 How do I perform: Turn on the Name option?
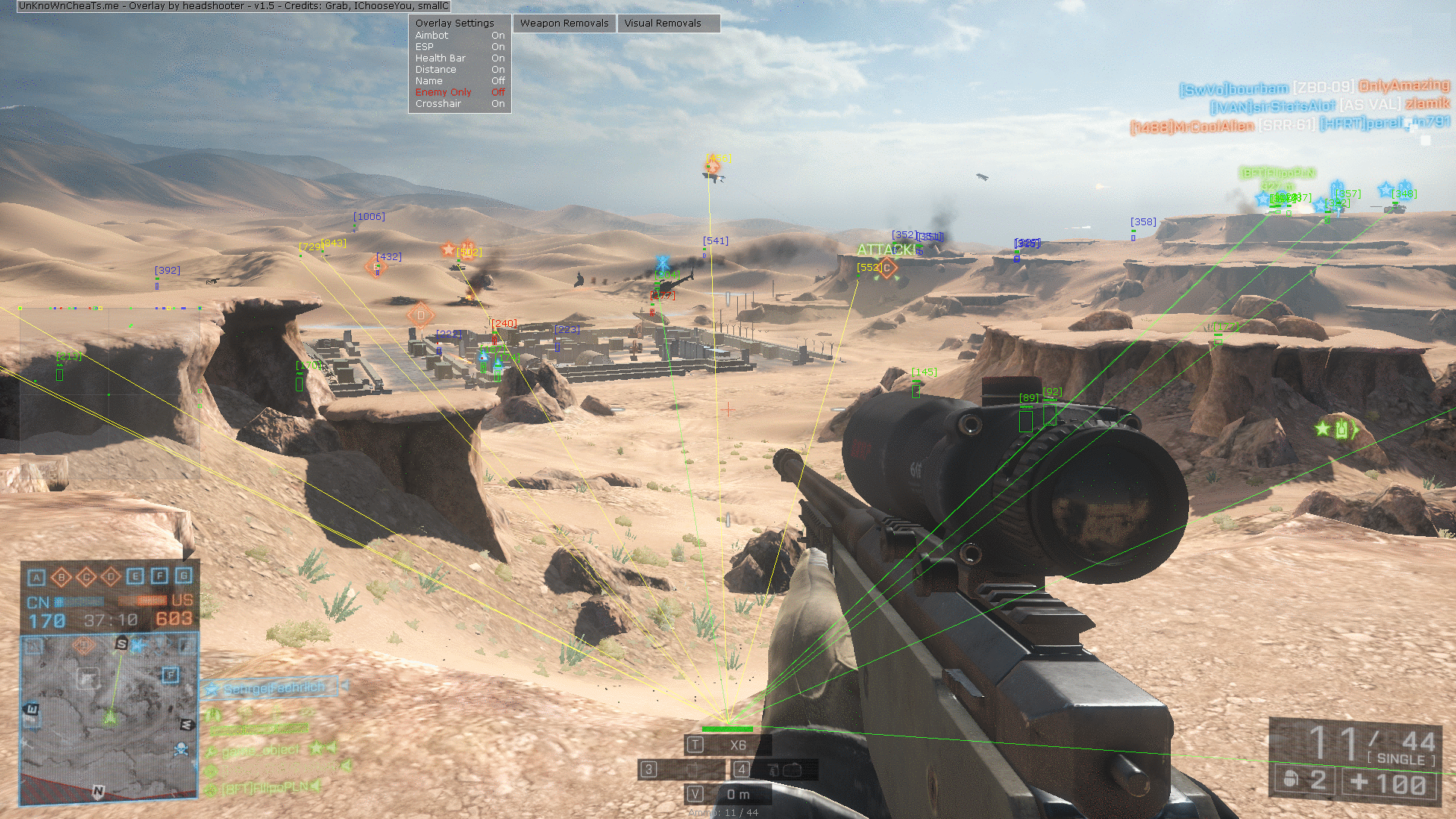coord(460,81)
